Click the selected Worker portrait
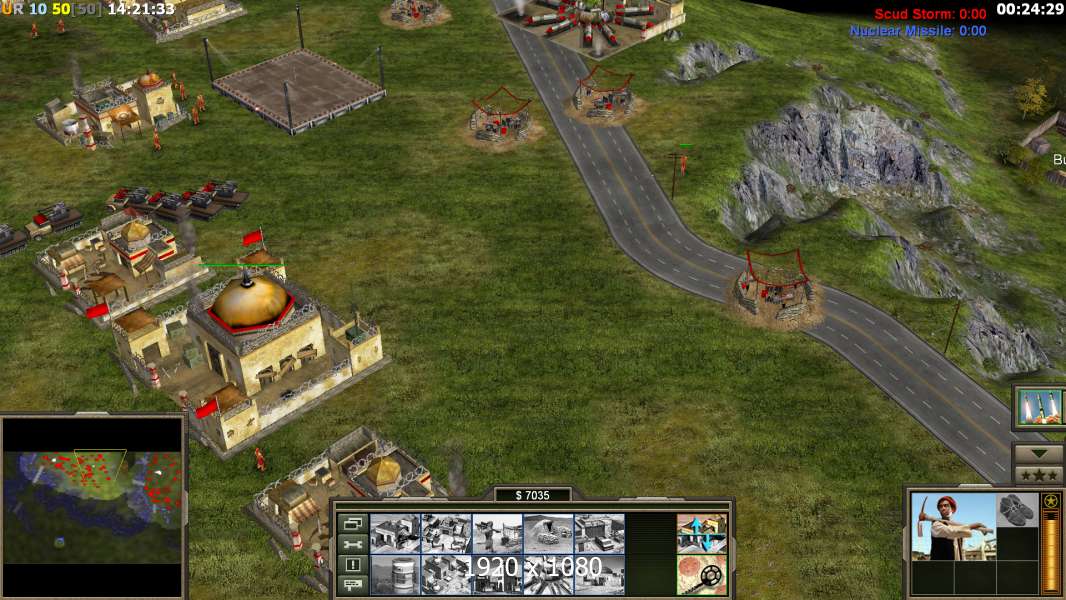Viewport: 1066px width, 600px height. pos(953,526)
